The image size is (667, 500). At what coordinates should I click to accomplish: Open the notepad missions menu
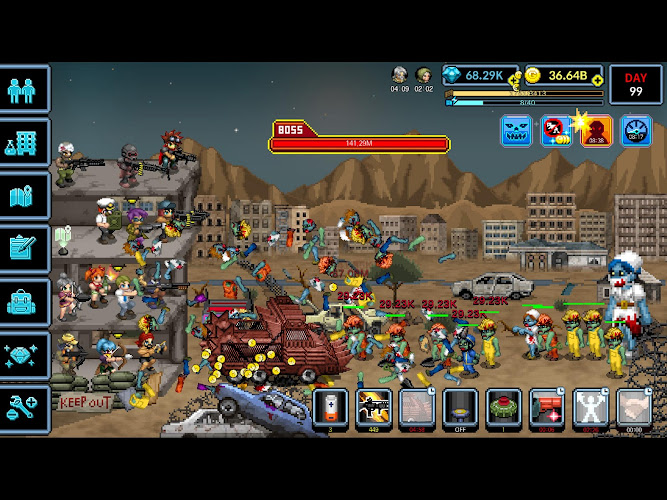click(x=24, y=248)
